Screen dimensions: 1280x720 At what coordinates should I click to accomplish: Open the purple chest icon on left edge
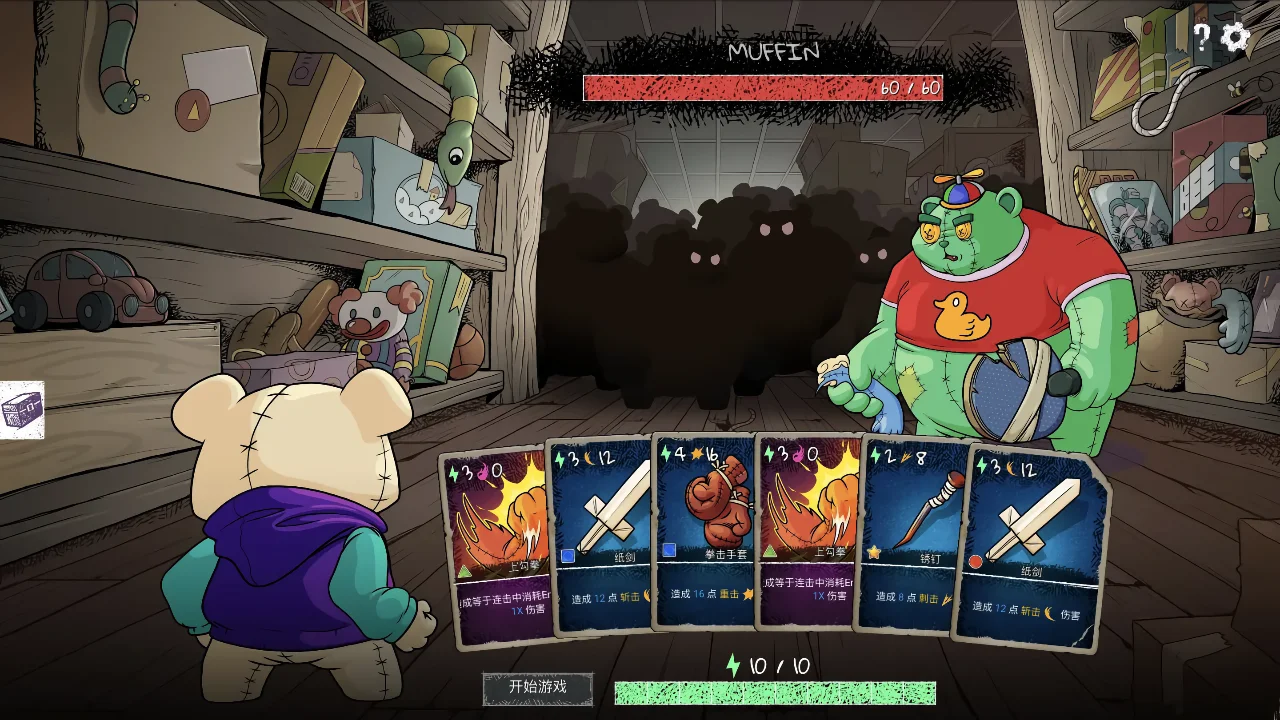(22, 409)
